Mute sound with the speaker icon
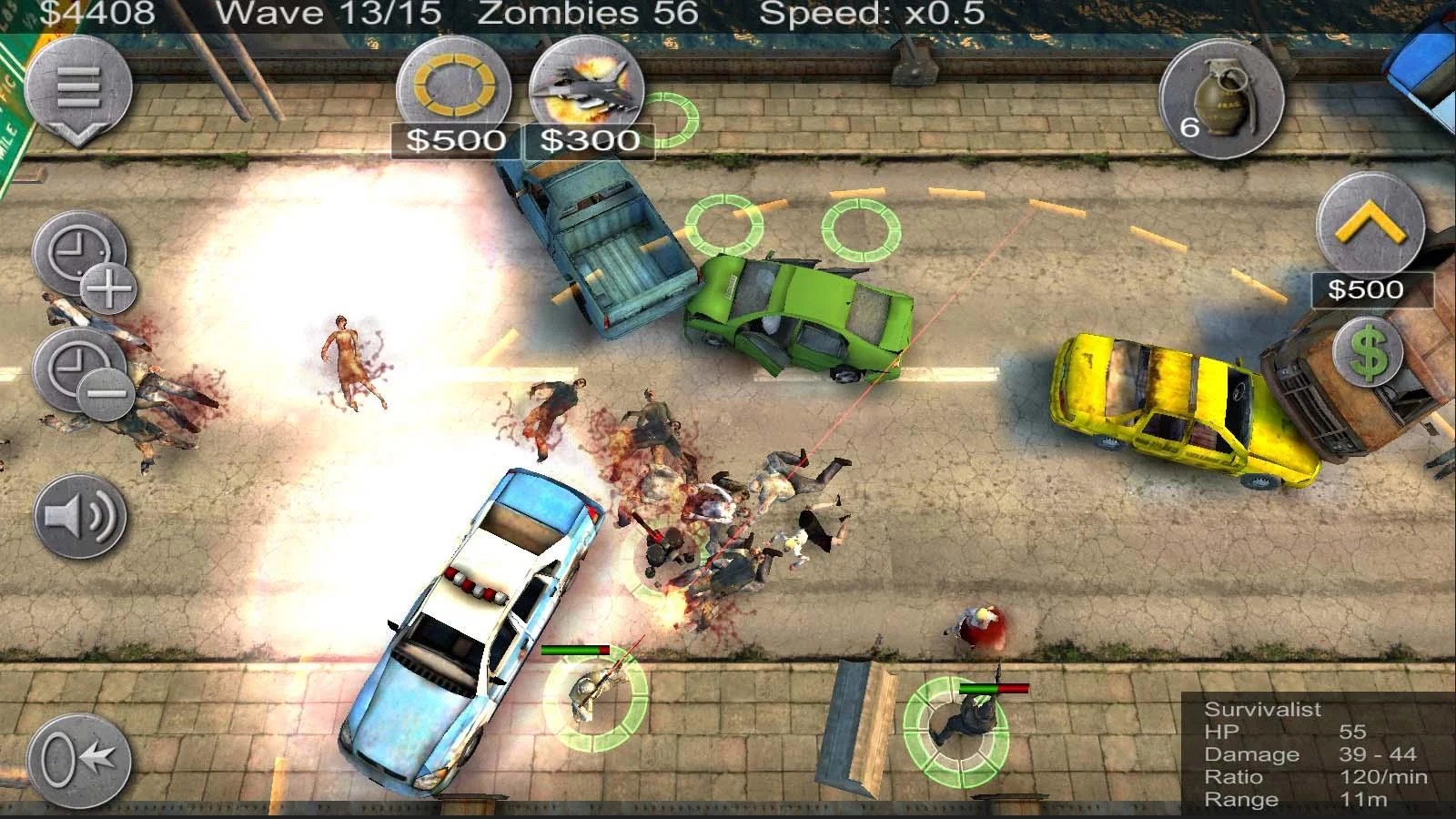Screen dimensions: 1456x819 80,514
